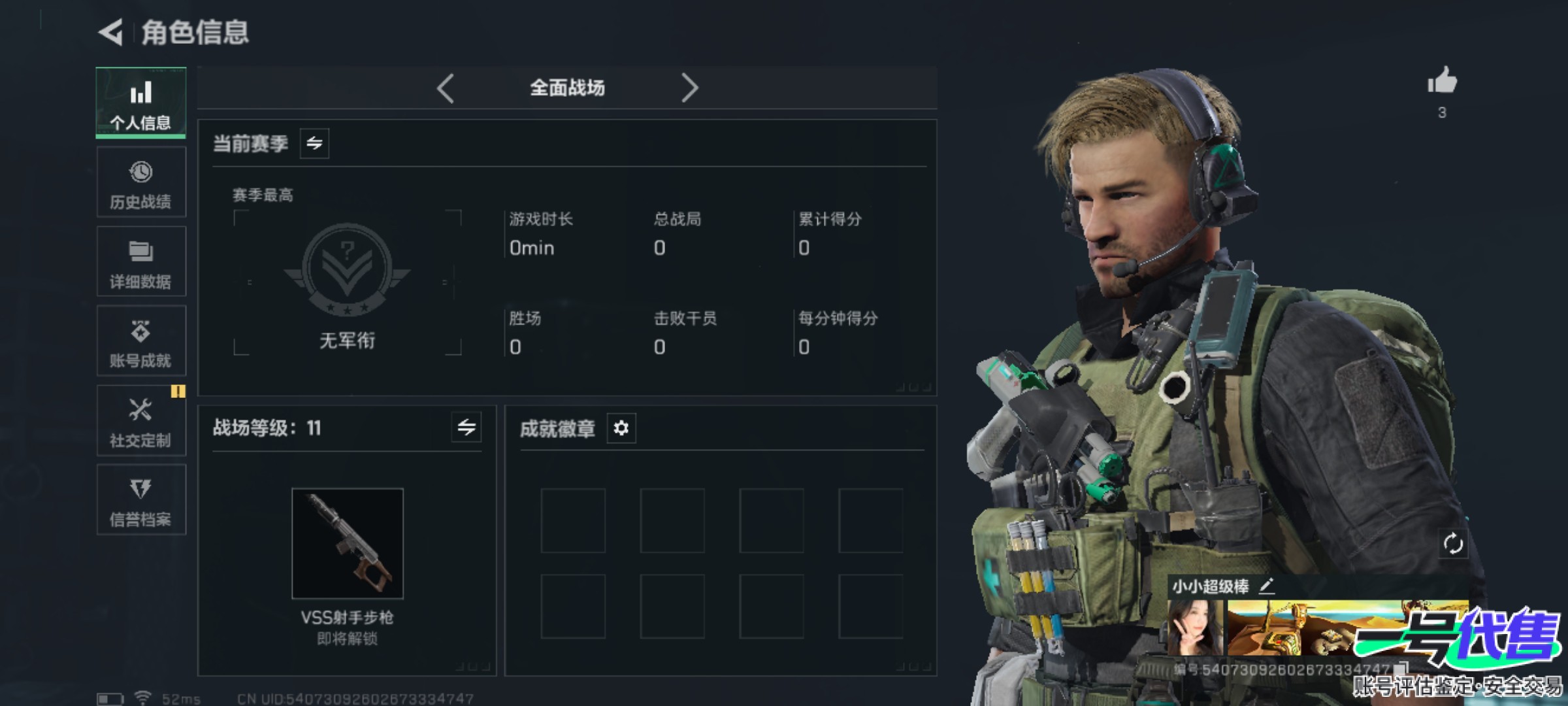The image size is (1568, 706).
Task: Select the VSS射手步枪 unlock thumbnail
Action: 347,543
